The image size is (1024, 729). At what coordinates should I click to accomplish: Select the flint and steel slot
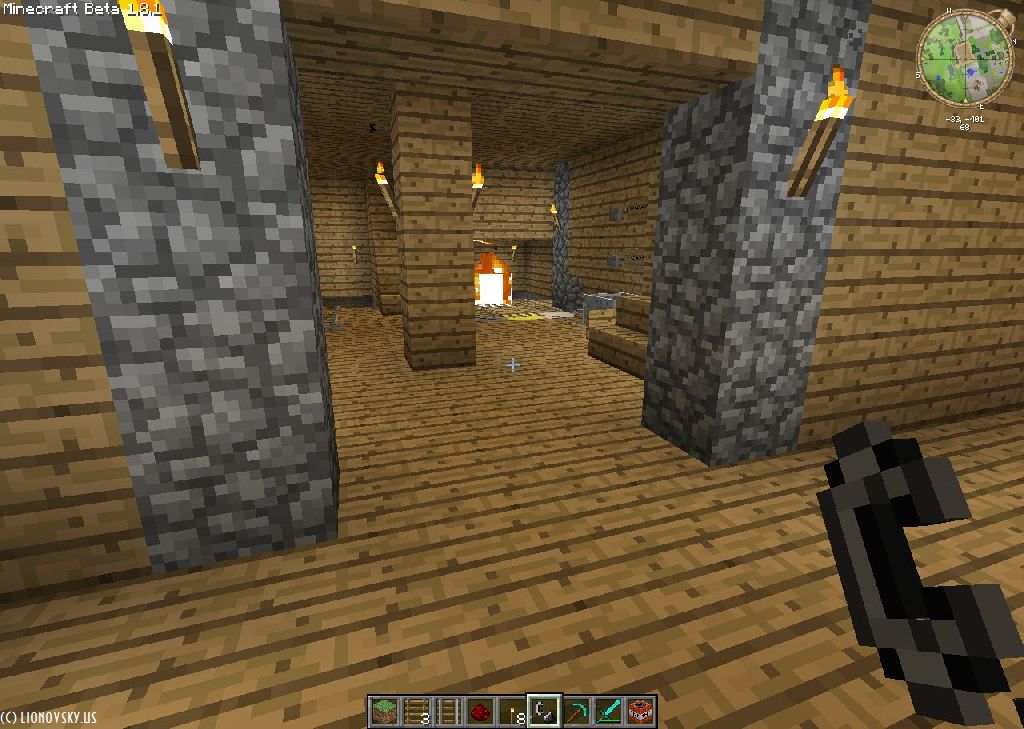(544, 711)
